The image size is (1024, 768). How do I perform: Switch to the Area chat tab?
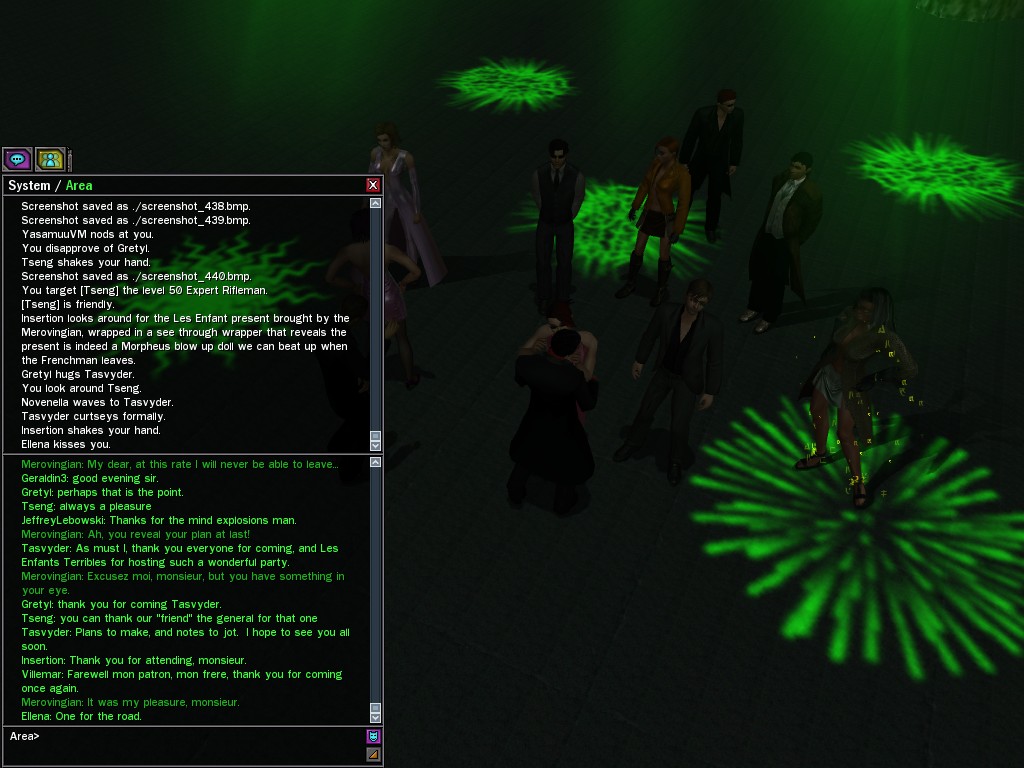pyautogui.click(x=79, y=185)
